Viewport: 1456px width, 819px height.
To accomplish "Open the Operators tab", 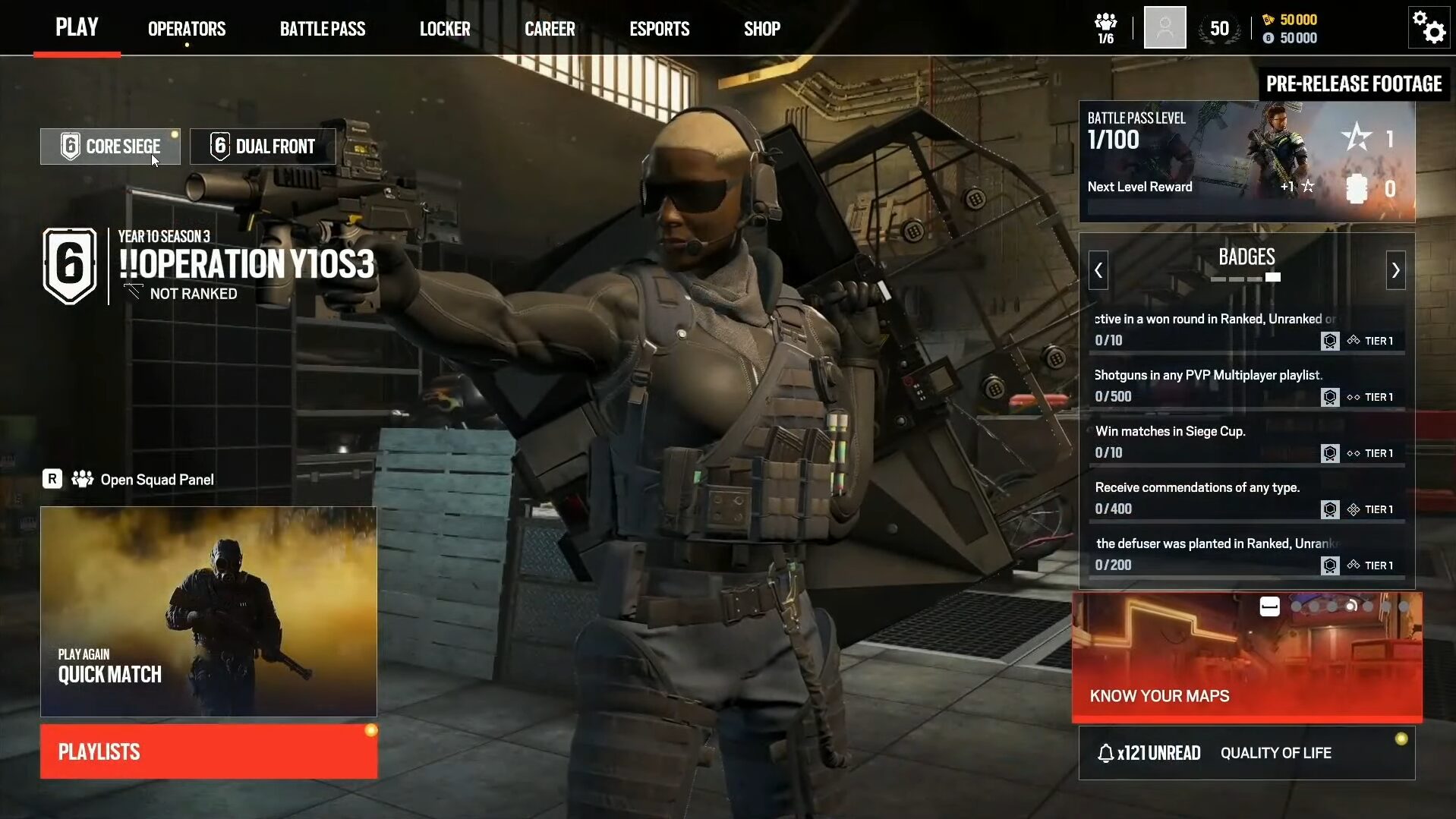I will pos(186,28).
